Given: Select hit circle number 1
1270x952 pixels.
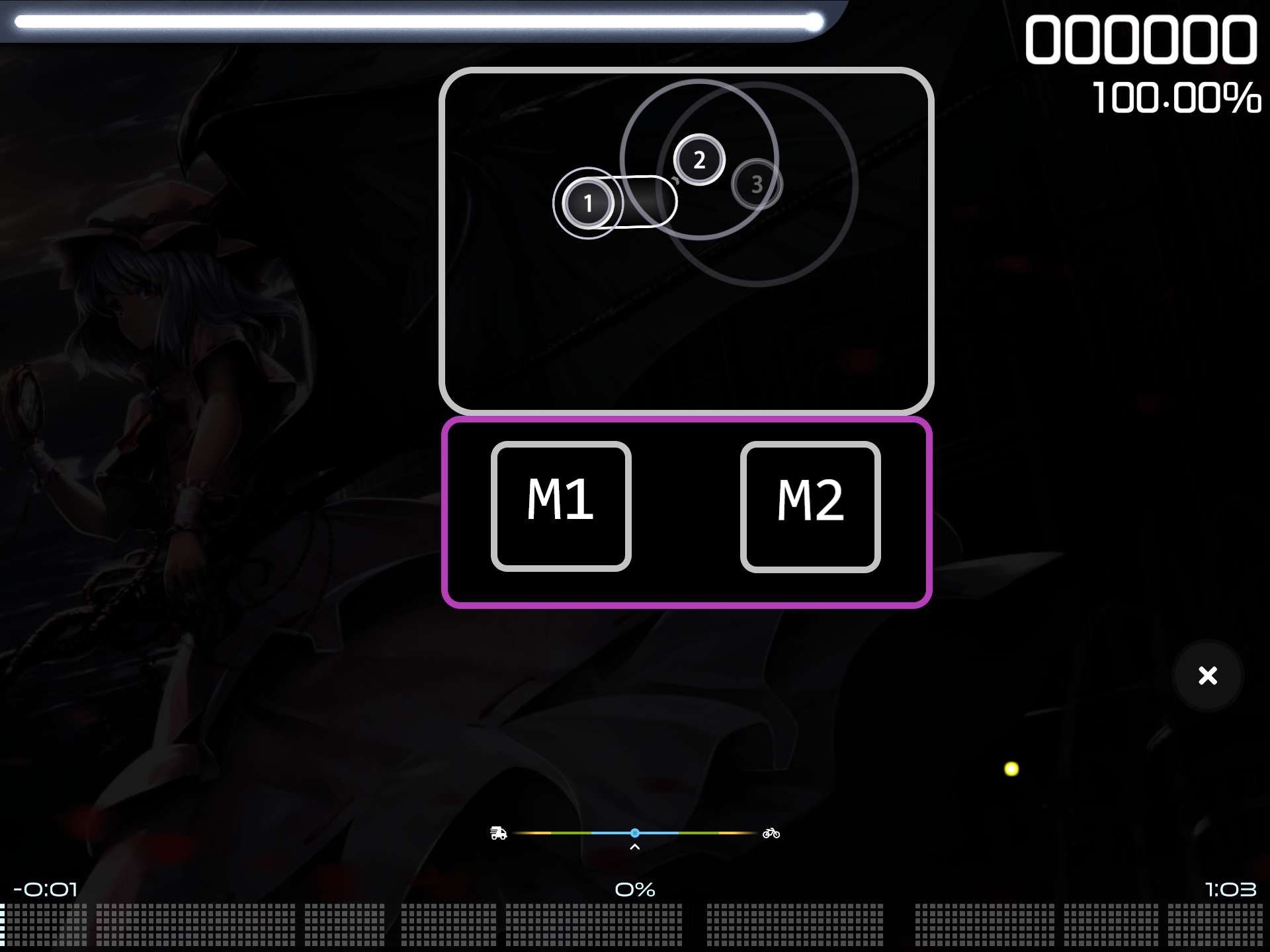Looking at the screenshot, I should click(588, 203).
